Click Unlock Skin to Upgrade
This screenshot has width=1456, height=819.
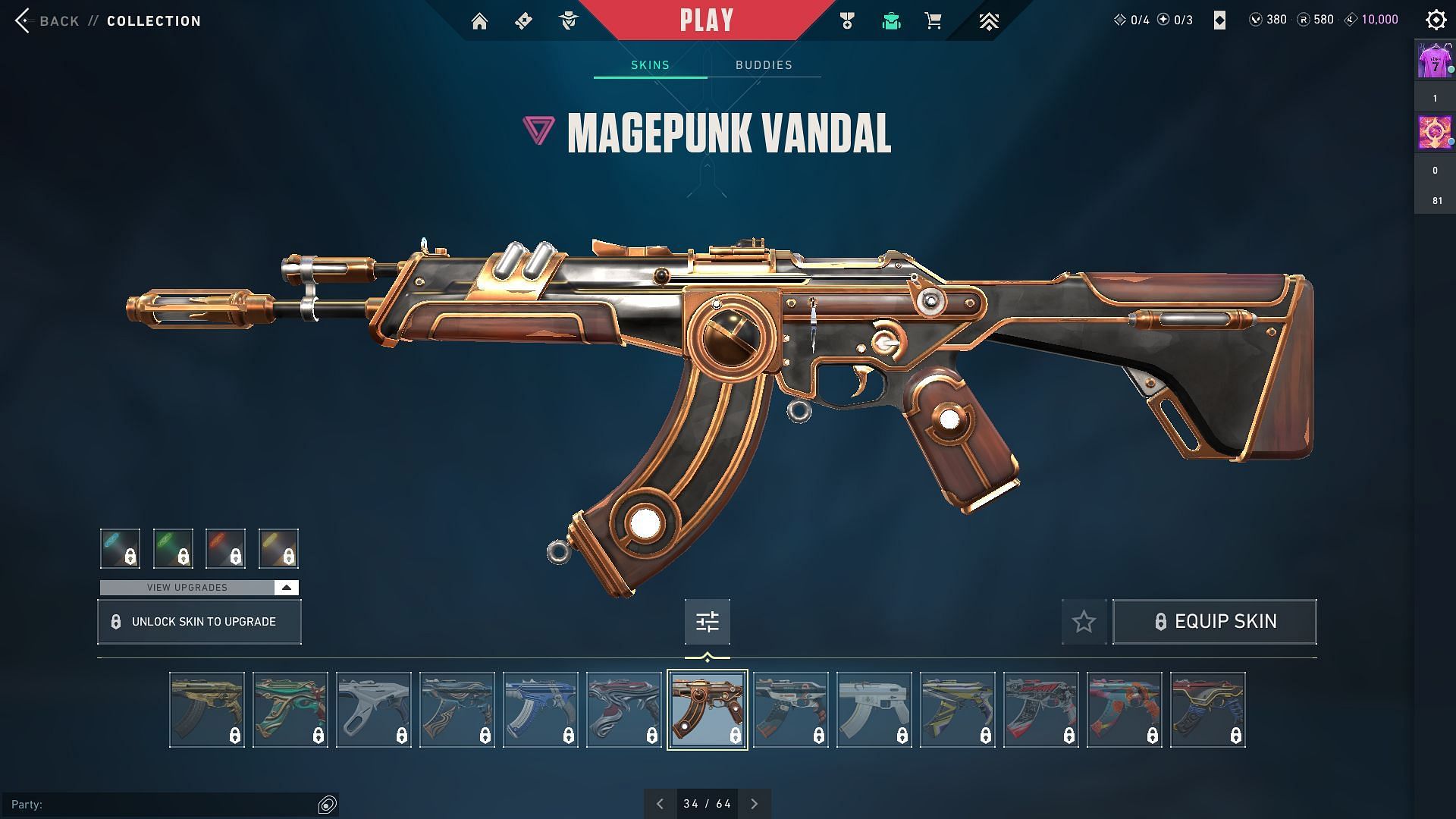coord(199,622)
